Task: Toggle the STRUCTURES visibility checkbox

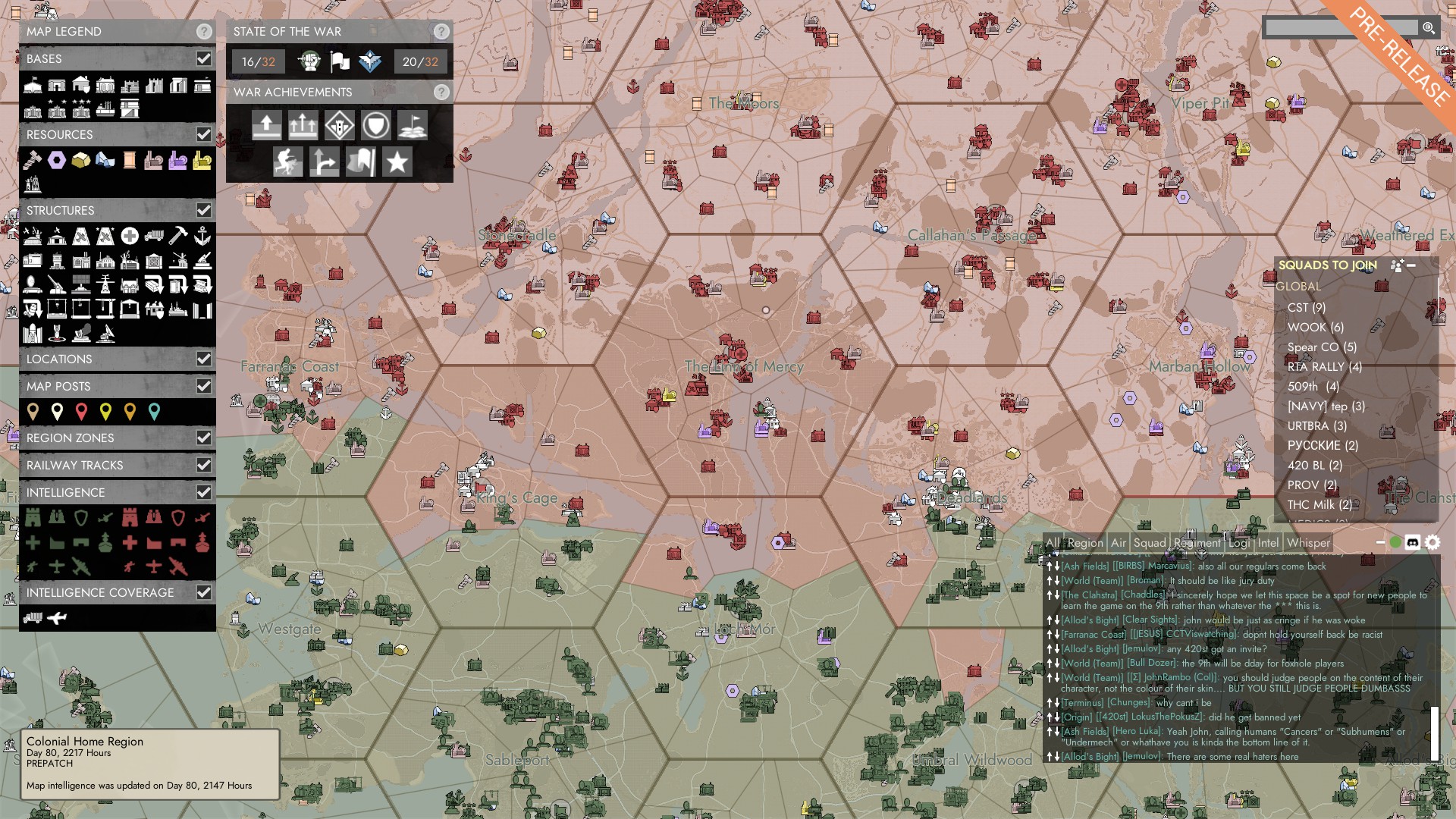Action: (x=203, y=210)
